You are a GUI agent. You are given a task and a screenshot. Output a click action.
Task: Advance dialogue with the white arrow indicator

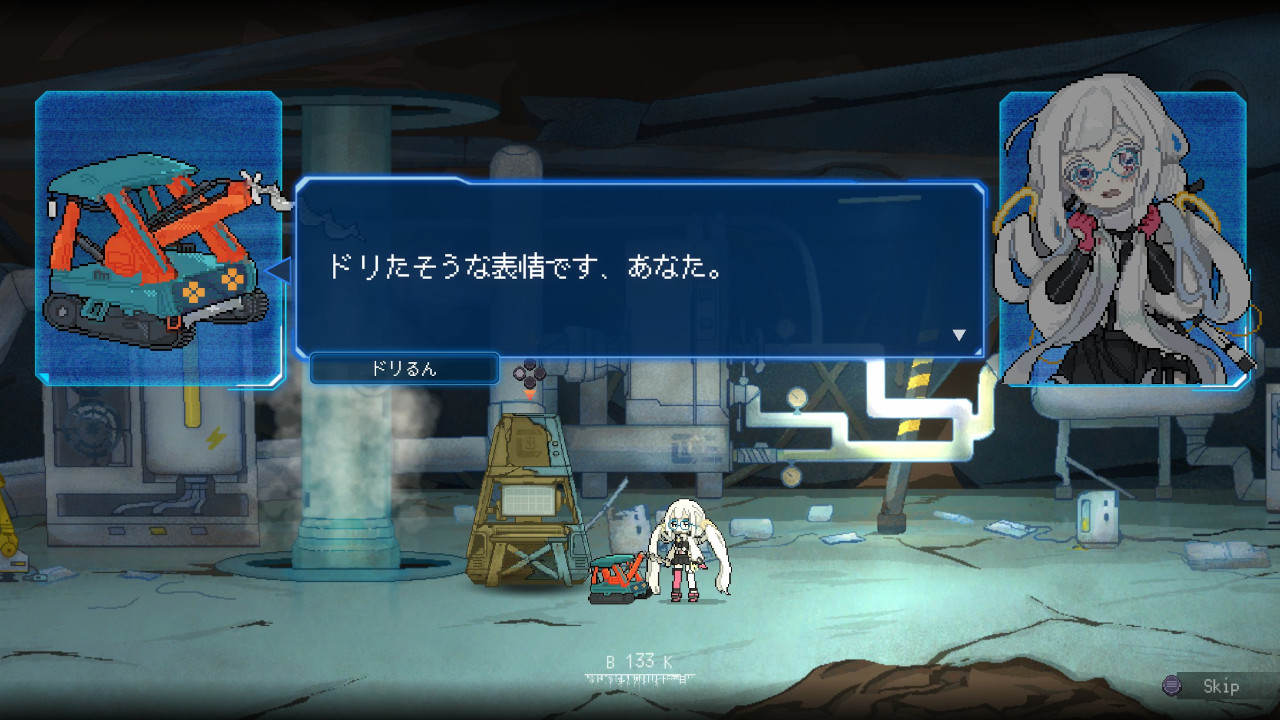point(959,336)
